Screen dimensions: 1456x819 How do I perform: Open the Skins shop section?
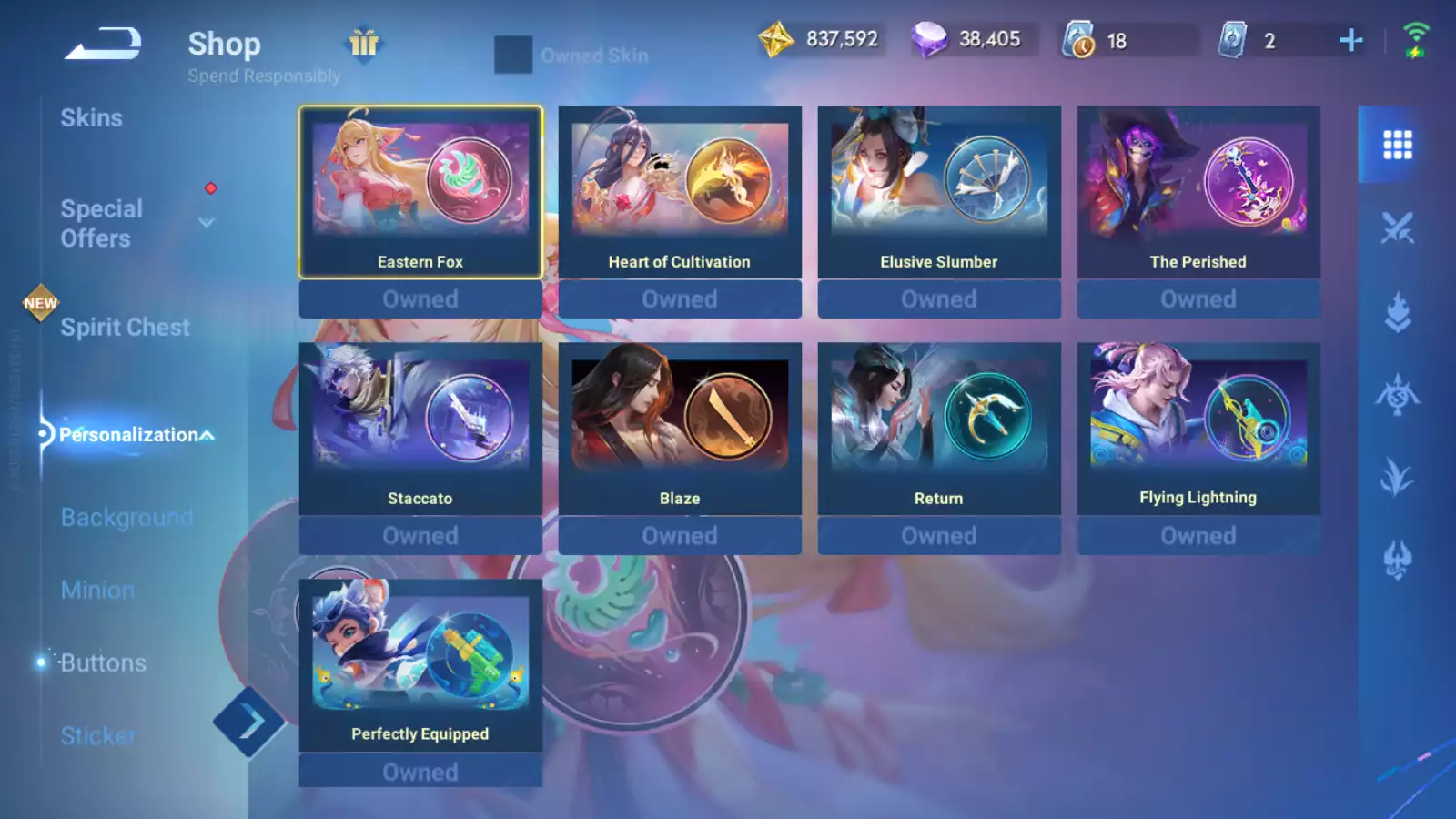(x=91, y=118)
